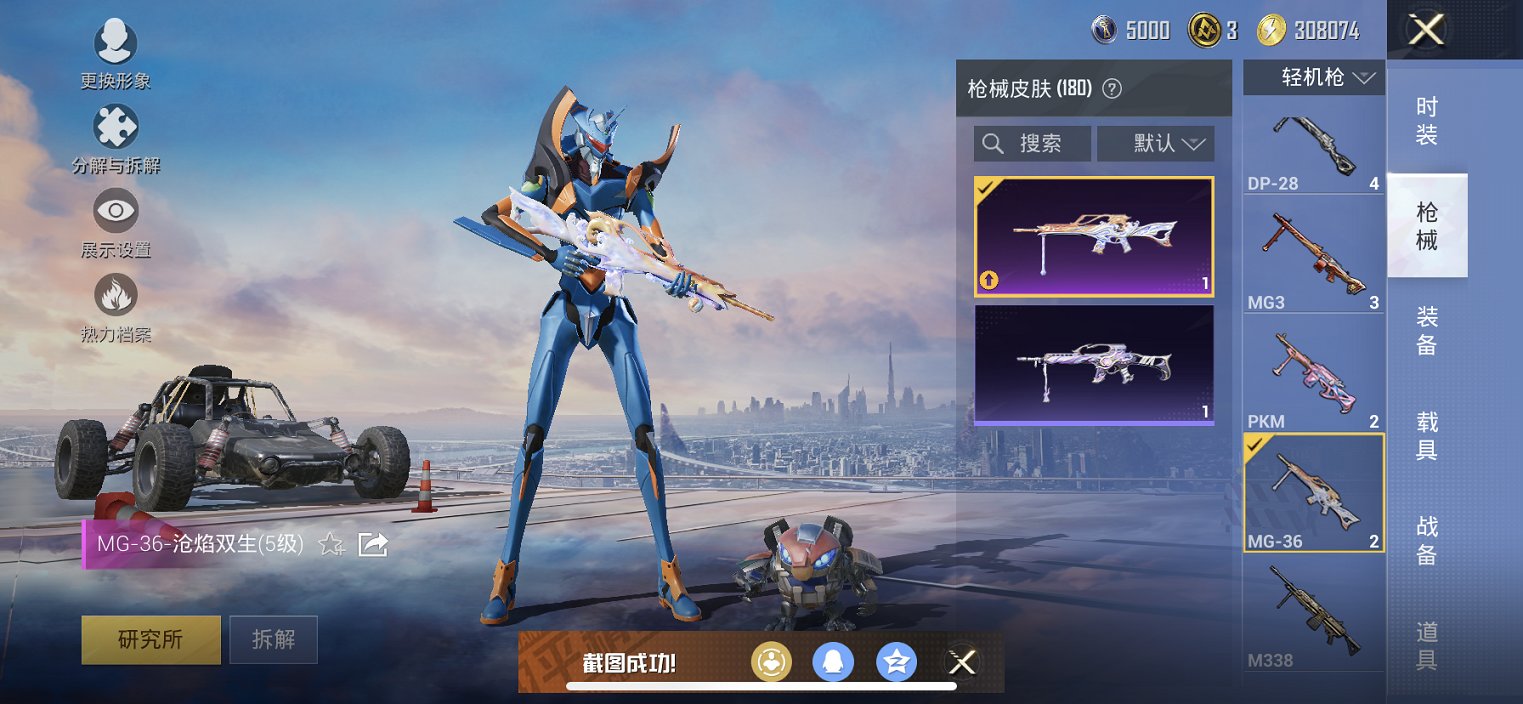Share the MG-36-沧焰双生 skin
Viewport: 1523px width, 704px height.
click(x=373, y=544)
